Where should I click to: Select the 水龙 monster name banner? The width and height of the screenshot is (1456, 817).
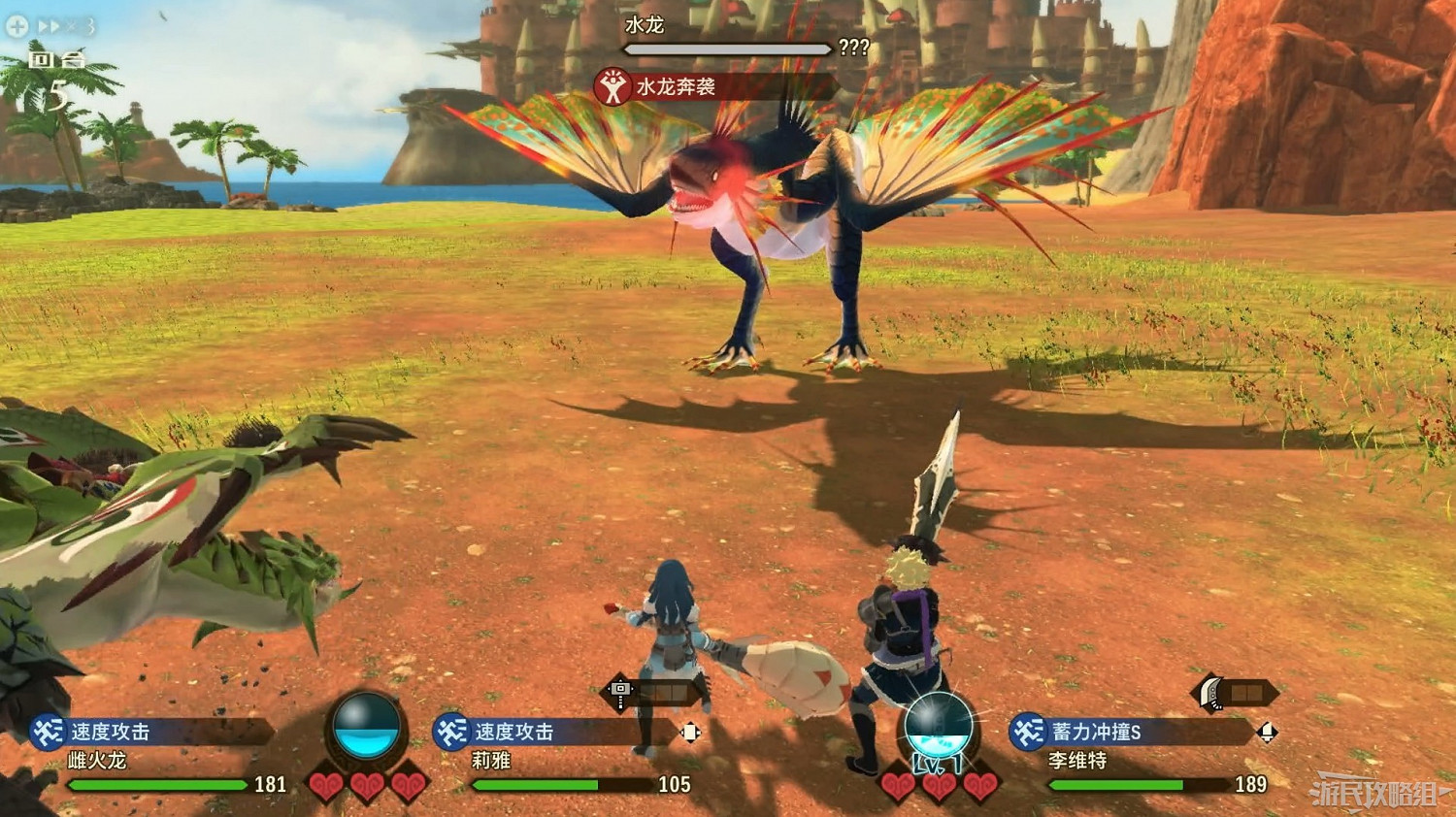[646, 25]
